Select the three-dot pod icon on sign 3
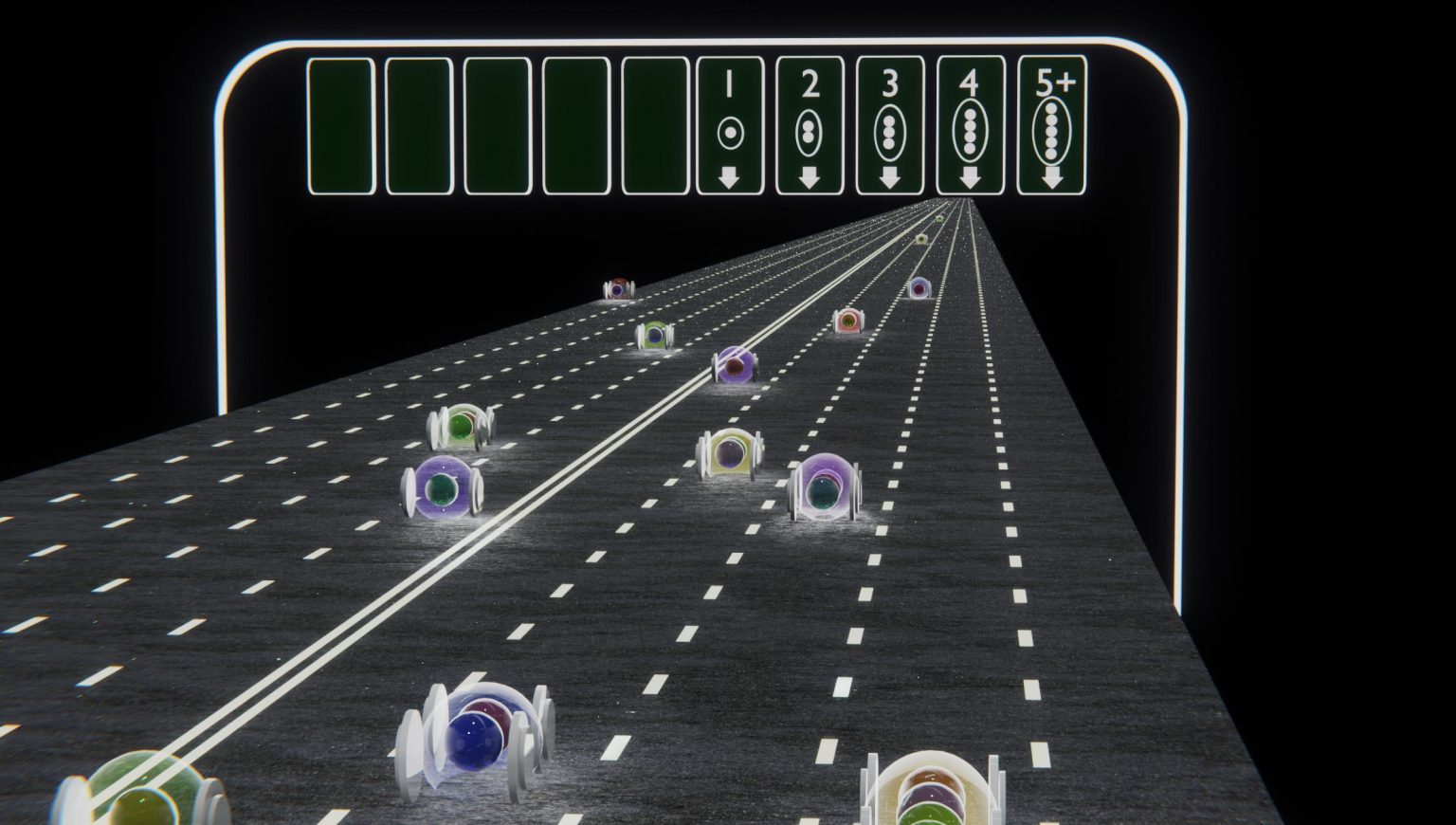This screenshot has width=1456, height=825. click(x=889, y=132)
